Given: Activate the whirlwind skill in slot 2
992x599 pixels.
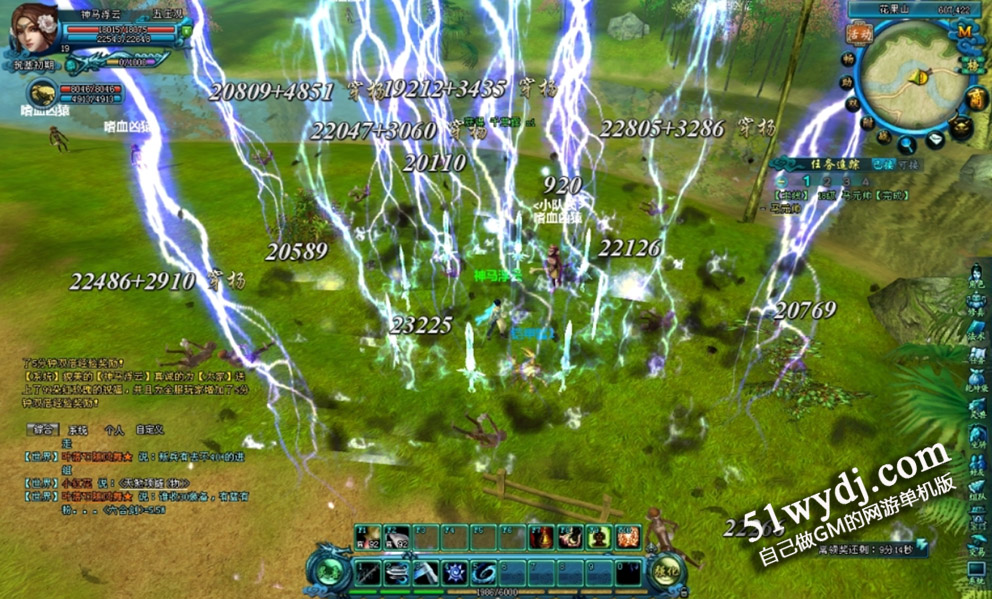Looking at the screenshot, I should 398,573.
